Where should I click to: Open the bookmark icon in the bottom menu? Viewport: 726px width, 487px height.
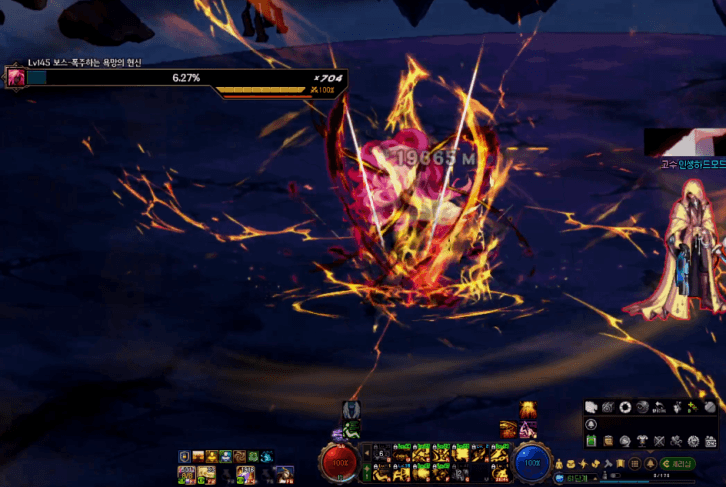pos(620,464)
